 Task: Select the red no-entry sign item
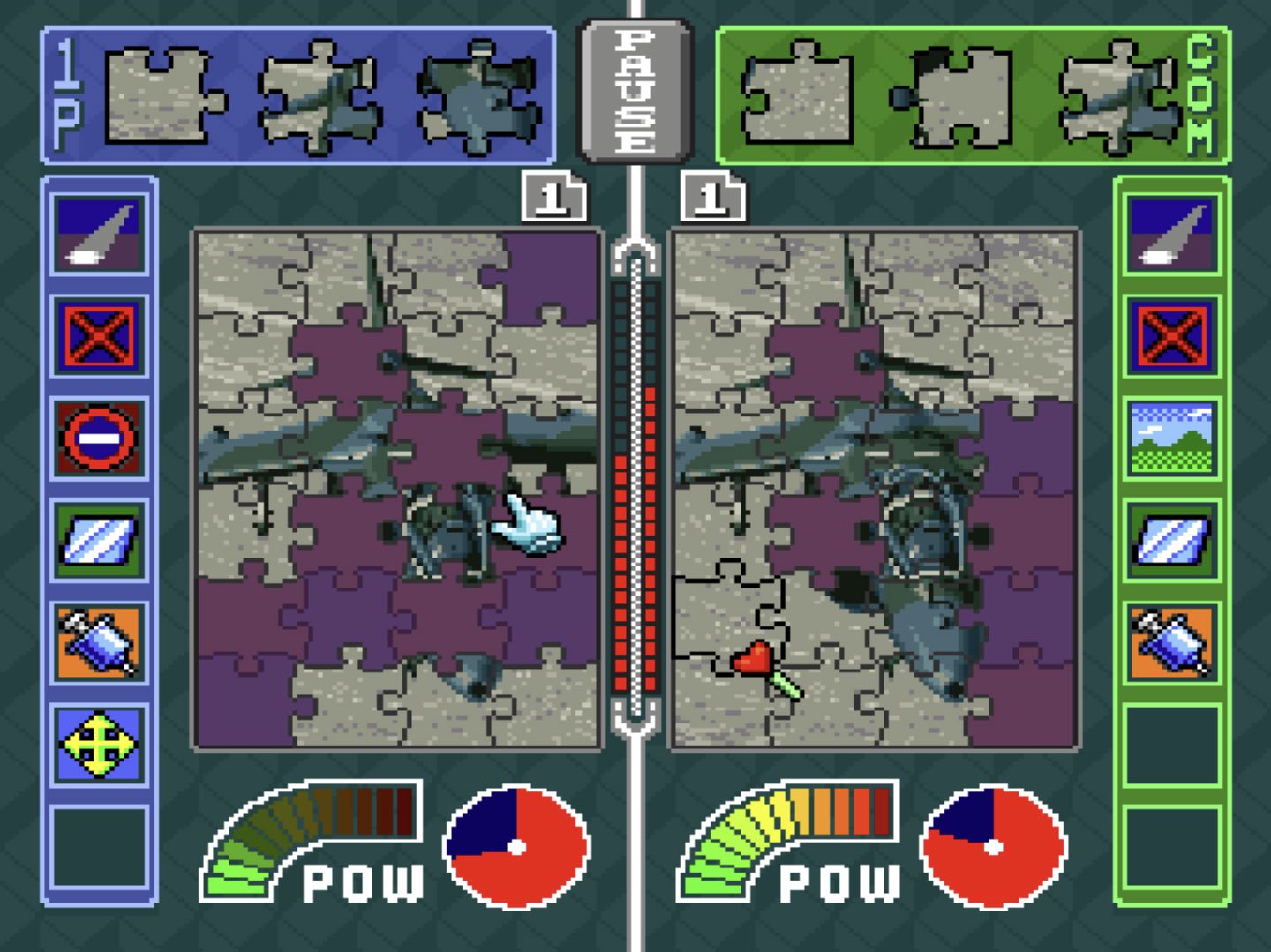point(99,439)
